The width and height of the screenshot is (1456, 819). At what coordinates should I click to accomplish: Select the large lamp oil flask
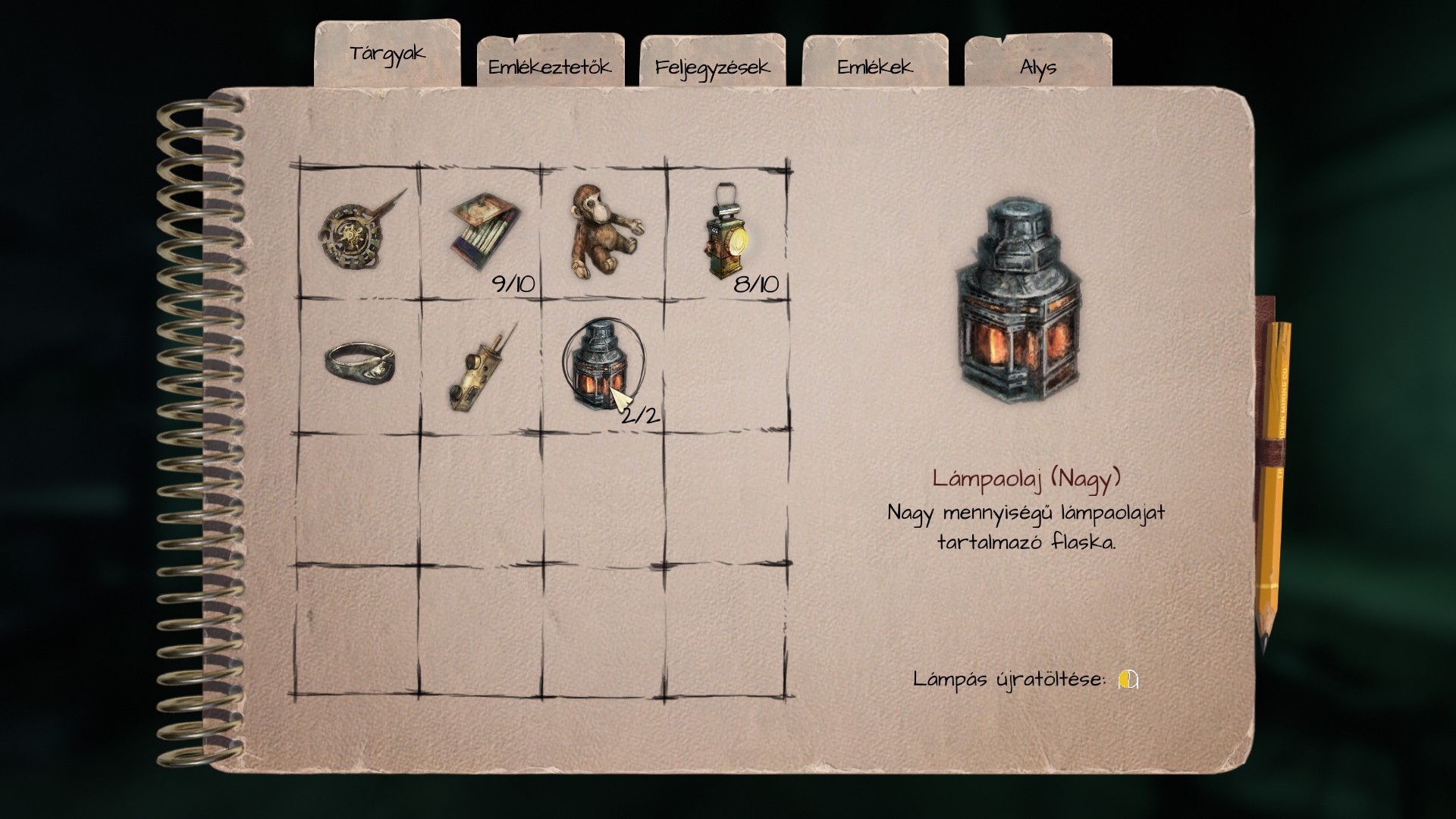[601, 364]
